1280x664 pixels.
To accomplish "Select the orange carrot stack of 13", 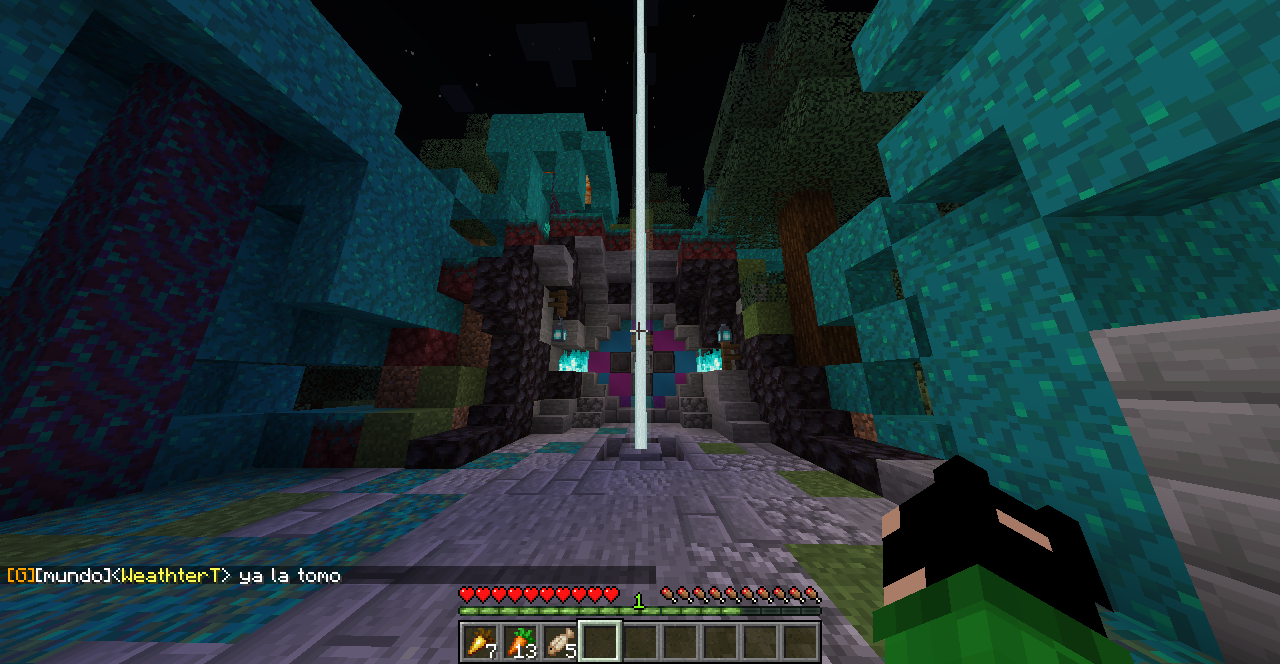I will 520,641.
